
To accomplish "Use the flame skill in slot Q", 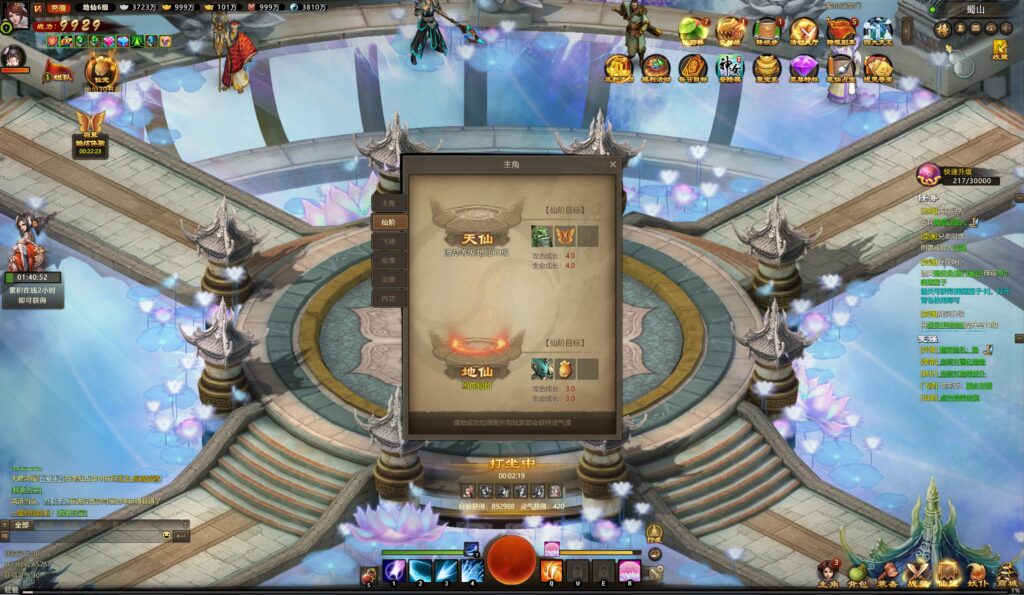I will click(x=551, y=571).
